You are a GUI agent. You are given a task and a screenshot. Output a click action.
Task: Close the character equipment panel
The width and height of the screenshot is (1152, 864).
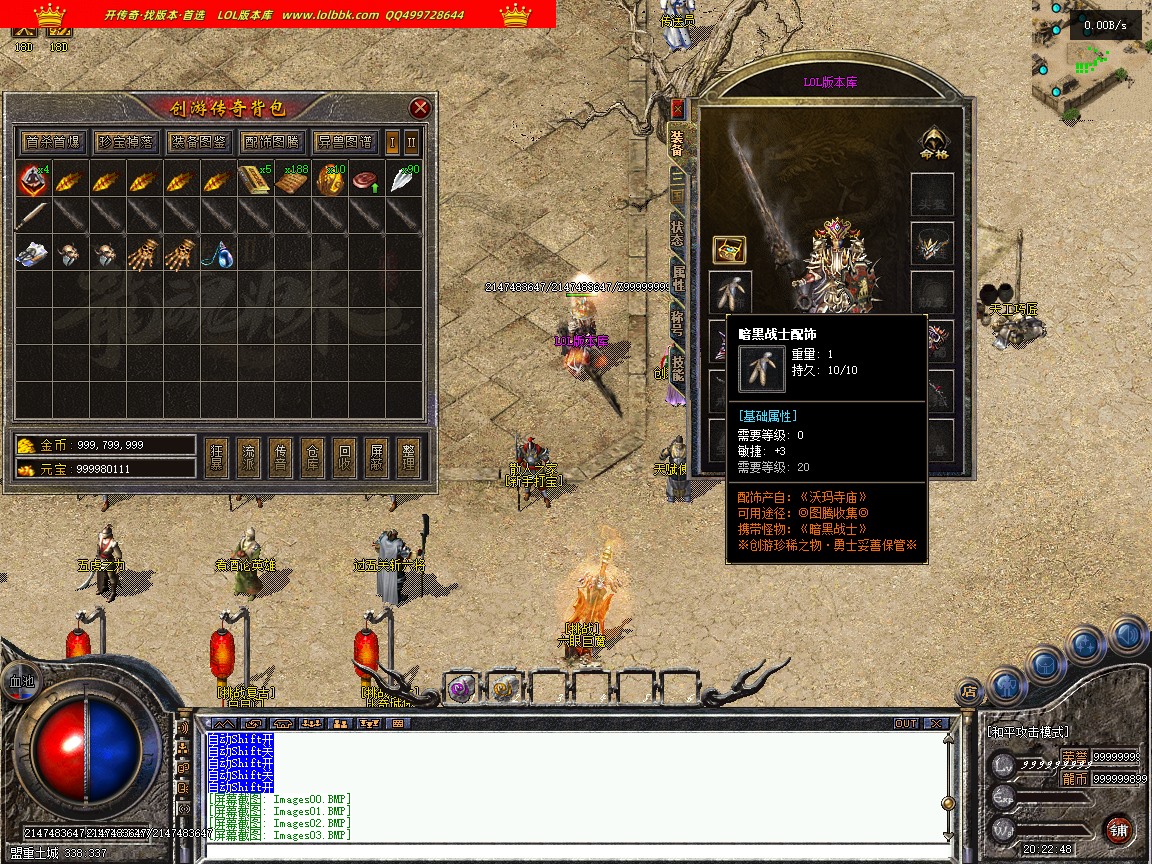click(x=677, y=108)
